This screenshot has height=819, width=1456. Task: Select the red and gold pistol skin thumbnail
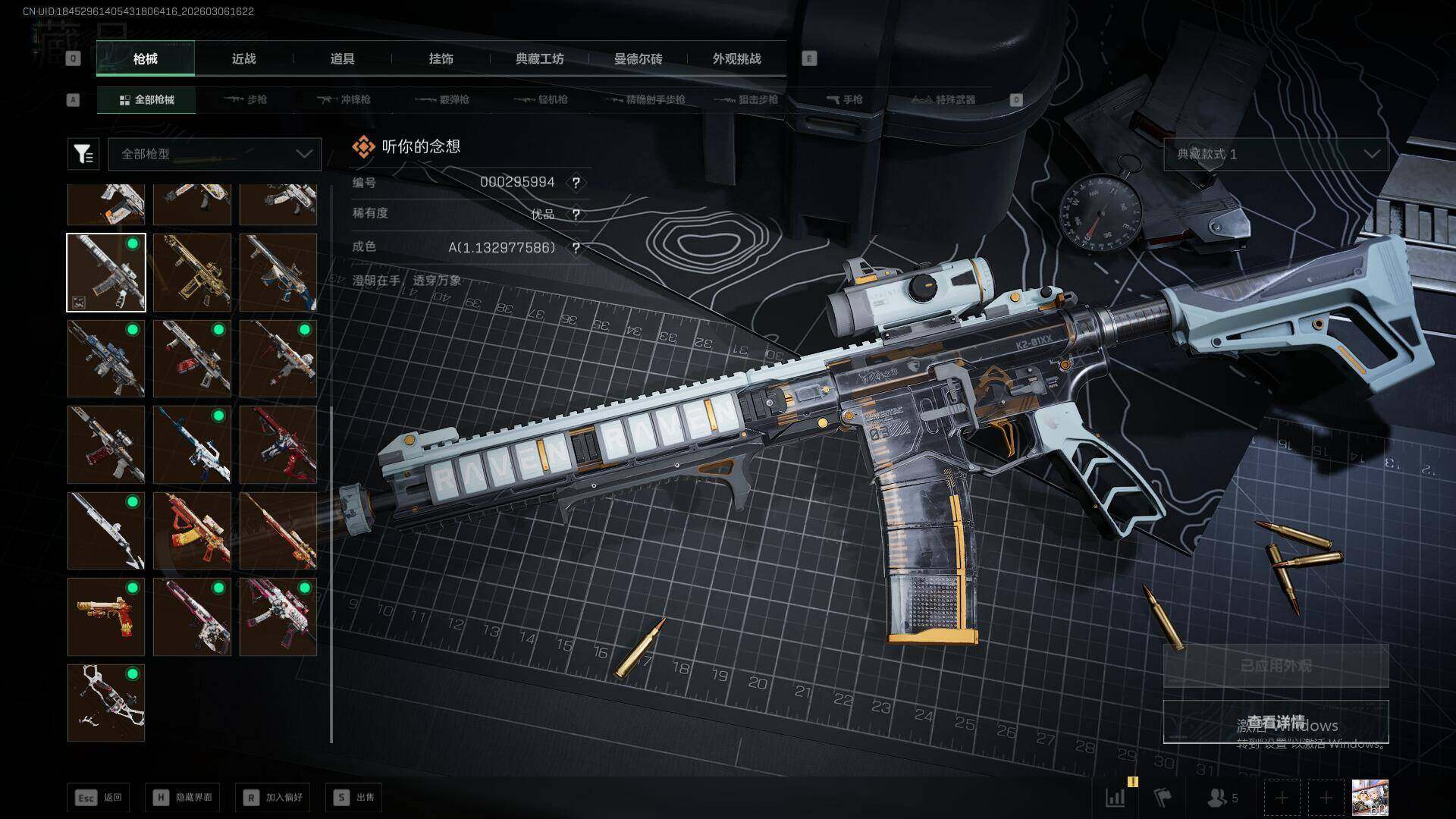tap(106, 617)
